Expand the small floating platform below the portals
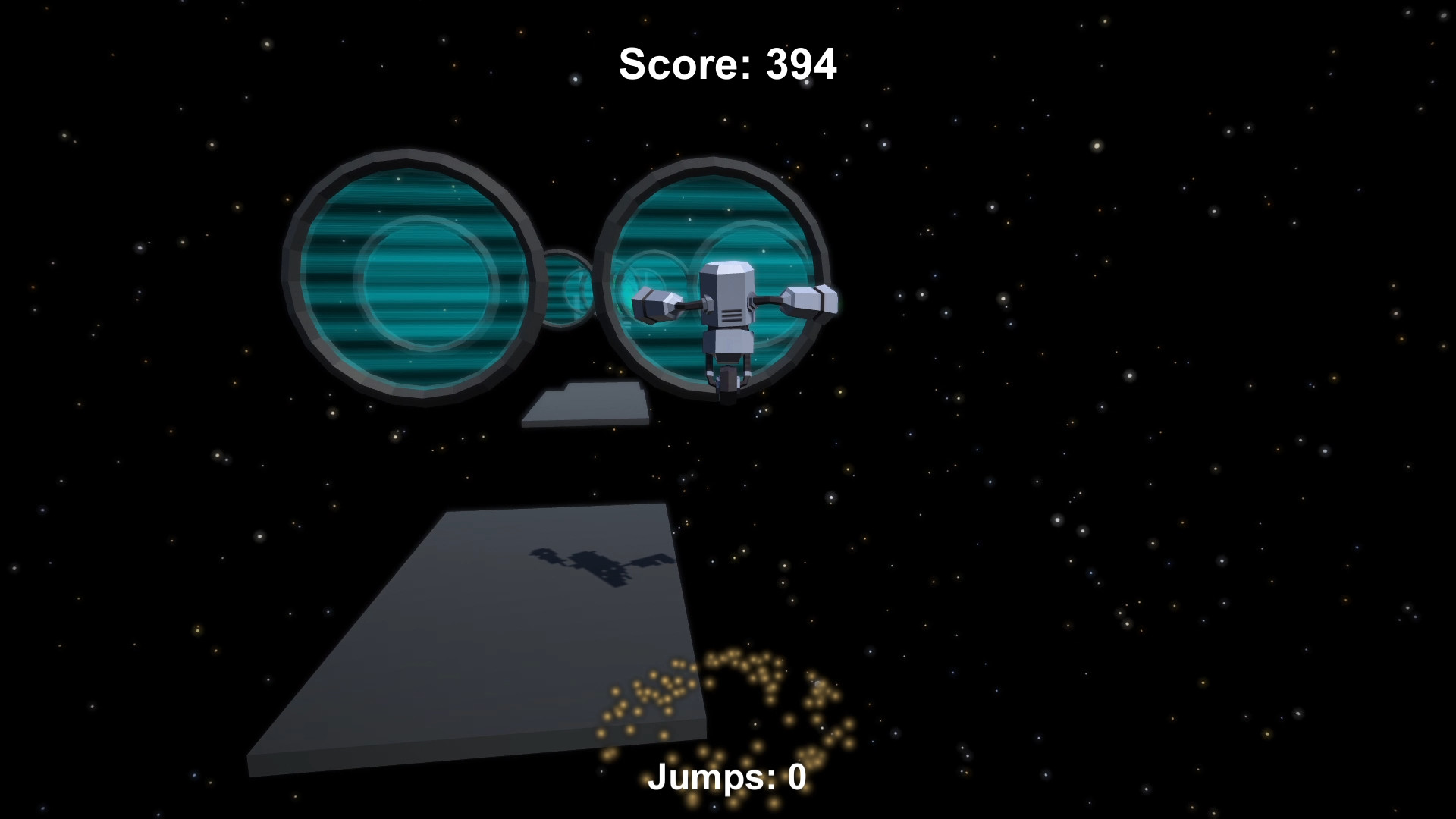This screenshot has width=1456, height=819. [x=588, y=406]
